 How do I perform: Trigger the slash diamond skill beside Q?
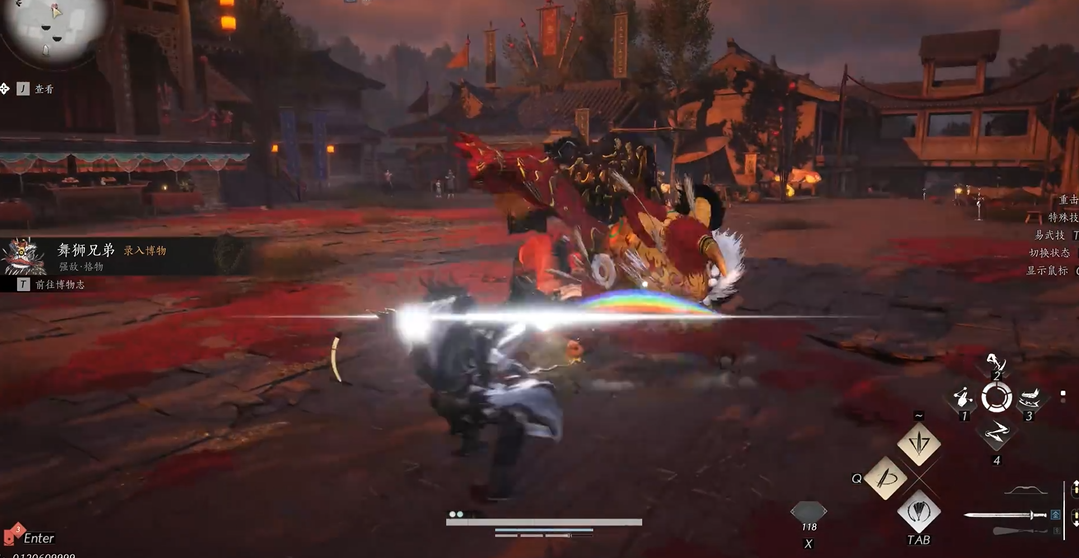(x=885, y=478)
